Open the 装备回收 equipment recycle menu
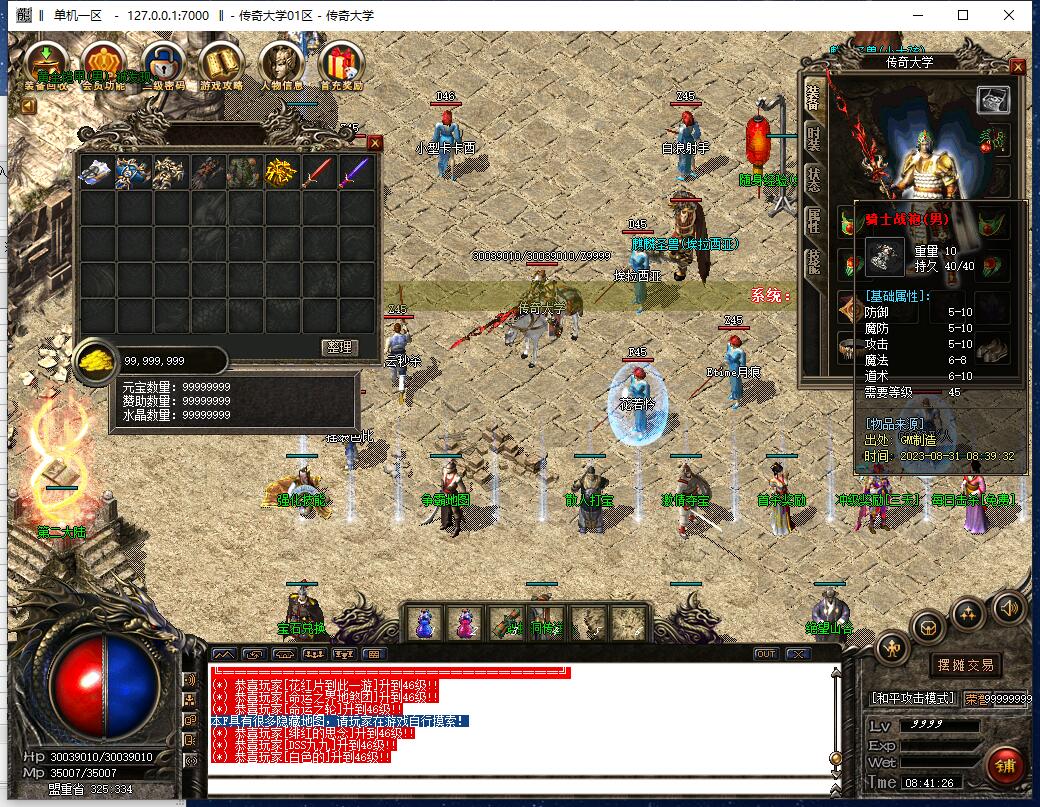1040x807 pixels. (46, 64)
